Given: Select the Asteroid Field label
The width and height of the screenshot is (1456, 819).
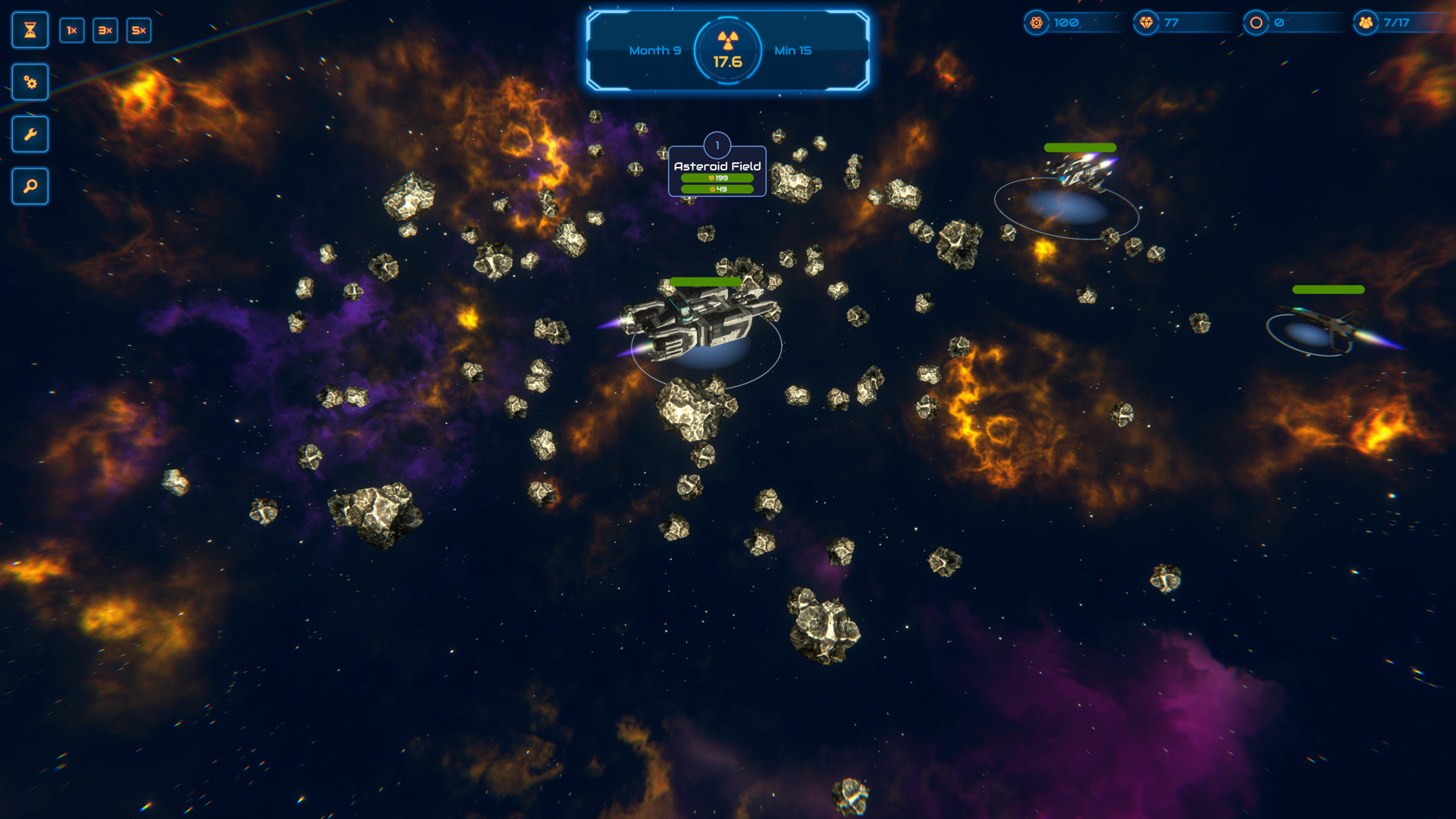Looking at the screenshot, I should (x=717, y=166).
